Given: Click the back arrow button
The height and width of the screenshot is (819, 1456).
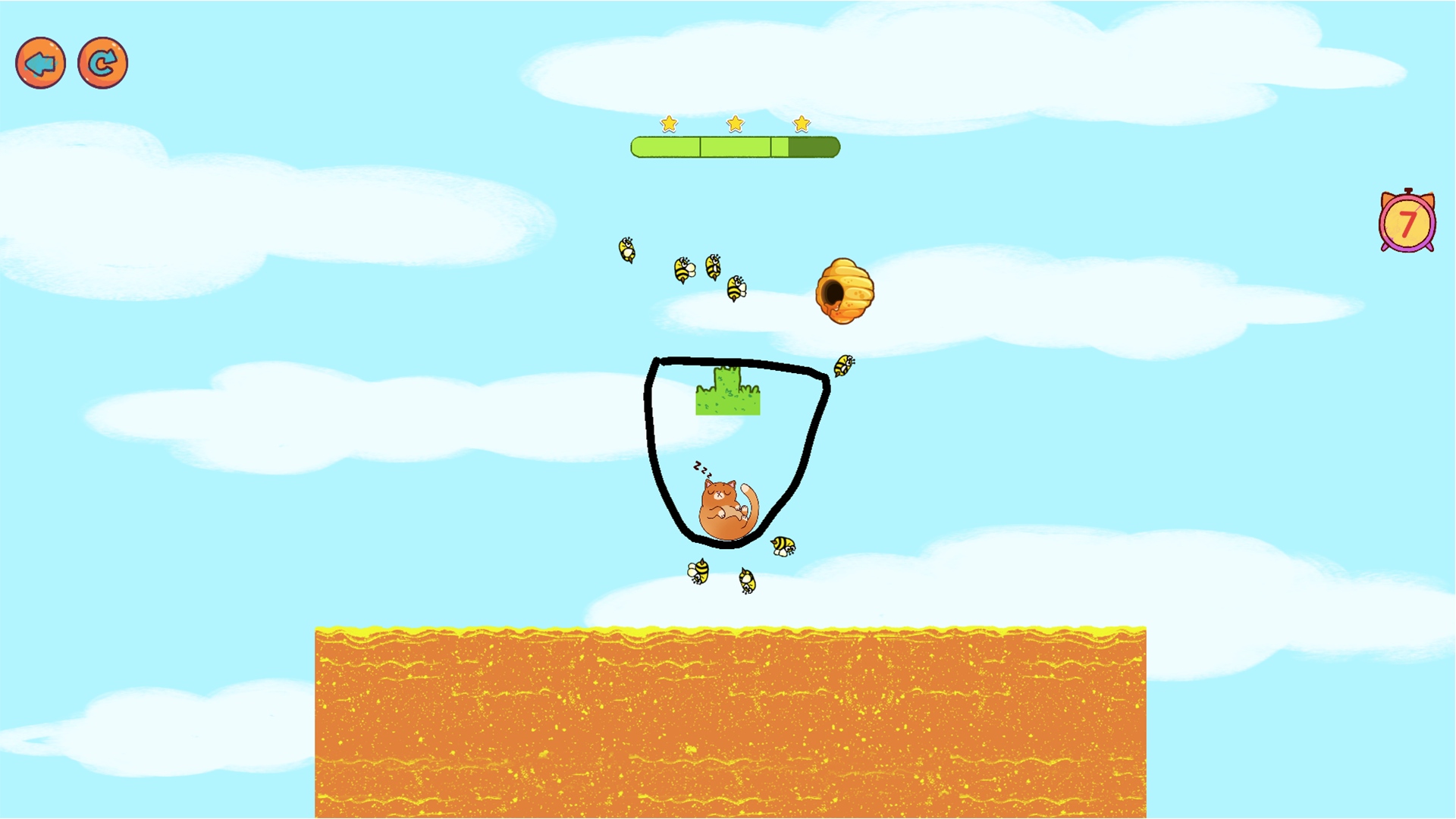Looking at the screenshot, I should (40, 63).
